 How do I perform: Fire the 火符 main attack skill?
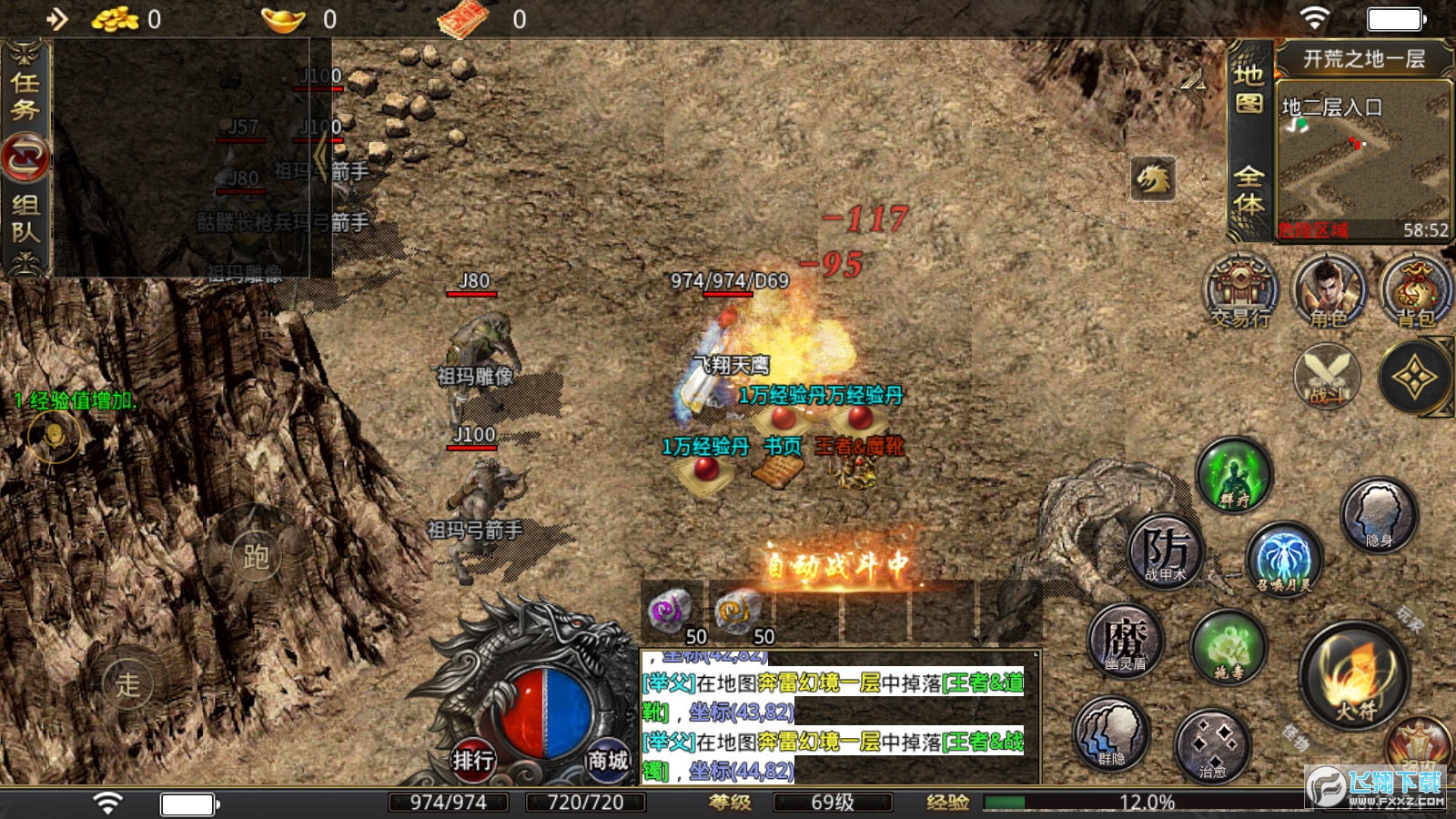(1354, 674)
